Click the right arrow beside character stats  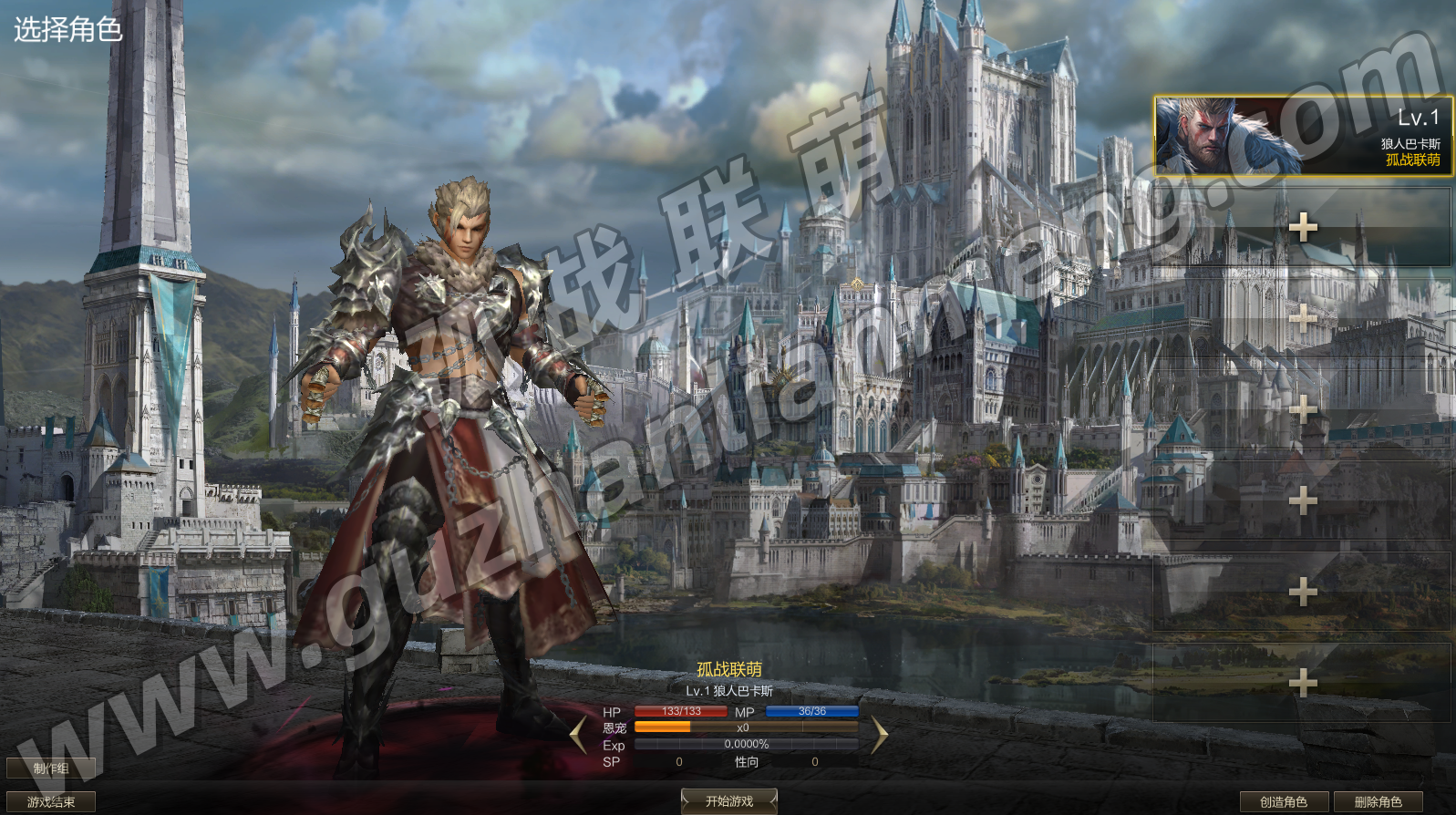point(879,735)
